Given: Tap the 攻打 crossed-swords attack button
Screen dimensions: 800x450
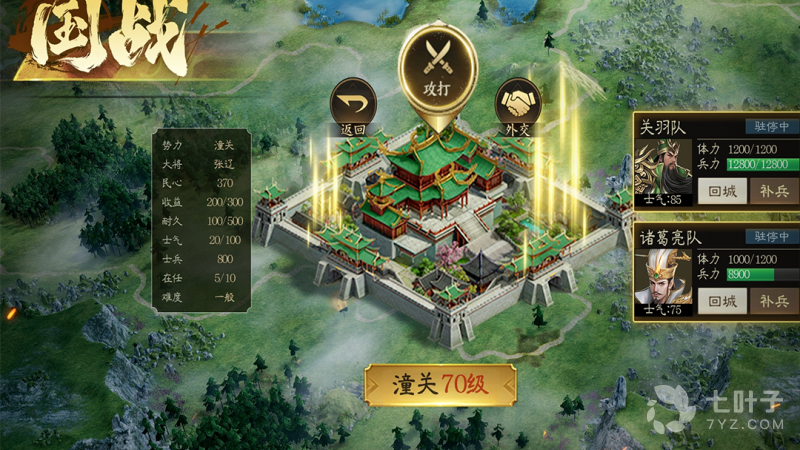Looking at the screenshot, I should [438, 66].
